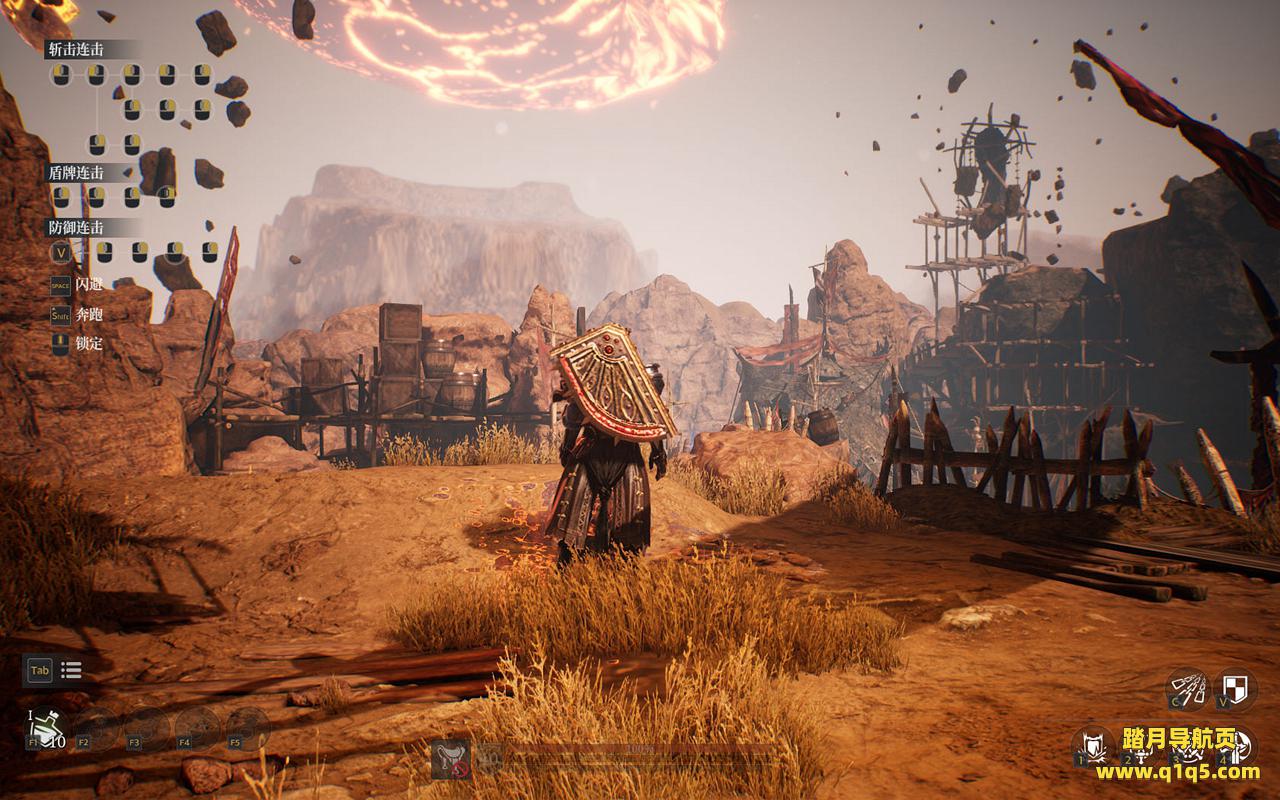1280x800 pixels.
Task: Select the skill icon in slot 4
Action: coord(1238,745)
